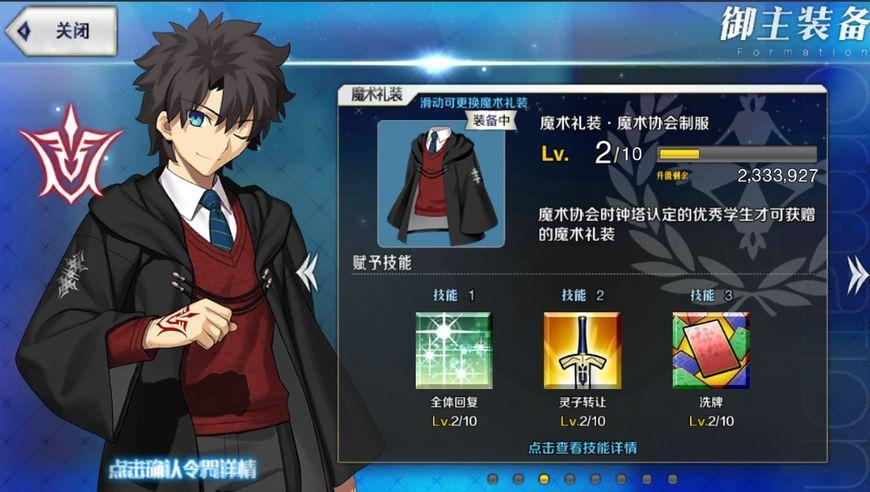The width and height of the screenshot is (870, 492).
Task: Select the 全体回复 skill icon
Action: pos(455,350)
